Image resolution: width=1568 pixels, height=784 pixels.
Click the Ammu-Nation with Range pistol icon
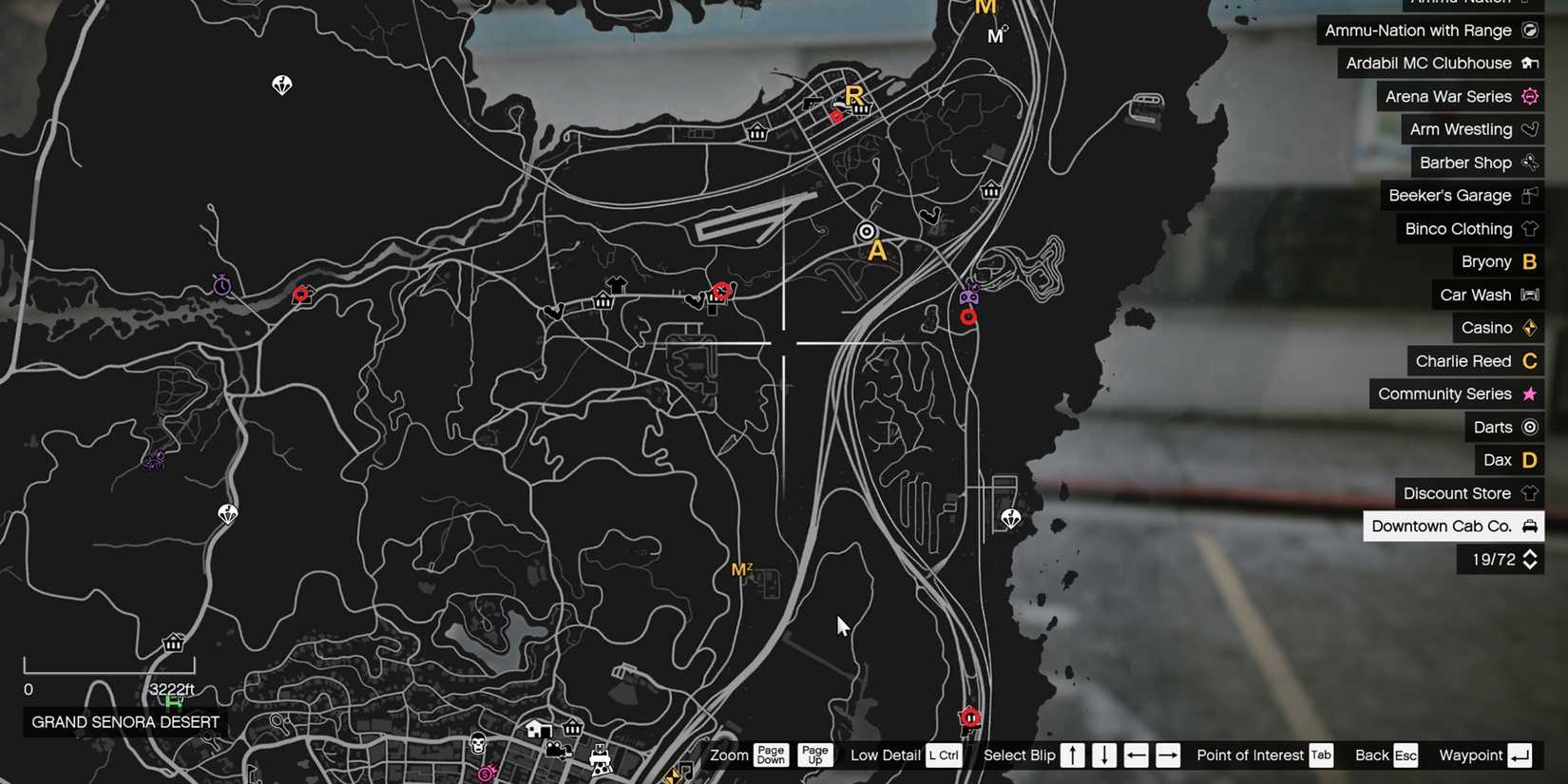[1530, 30]
